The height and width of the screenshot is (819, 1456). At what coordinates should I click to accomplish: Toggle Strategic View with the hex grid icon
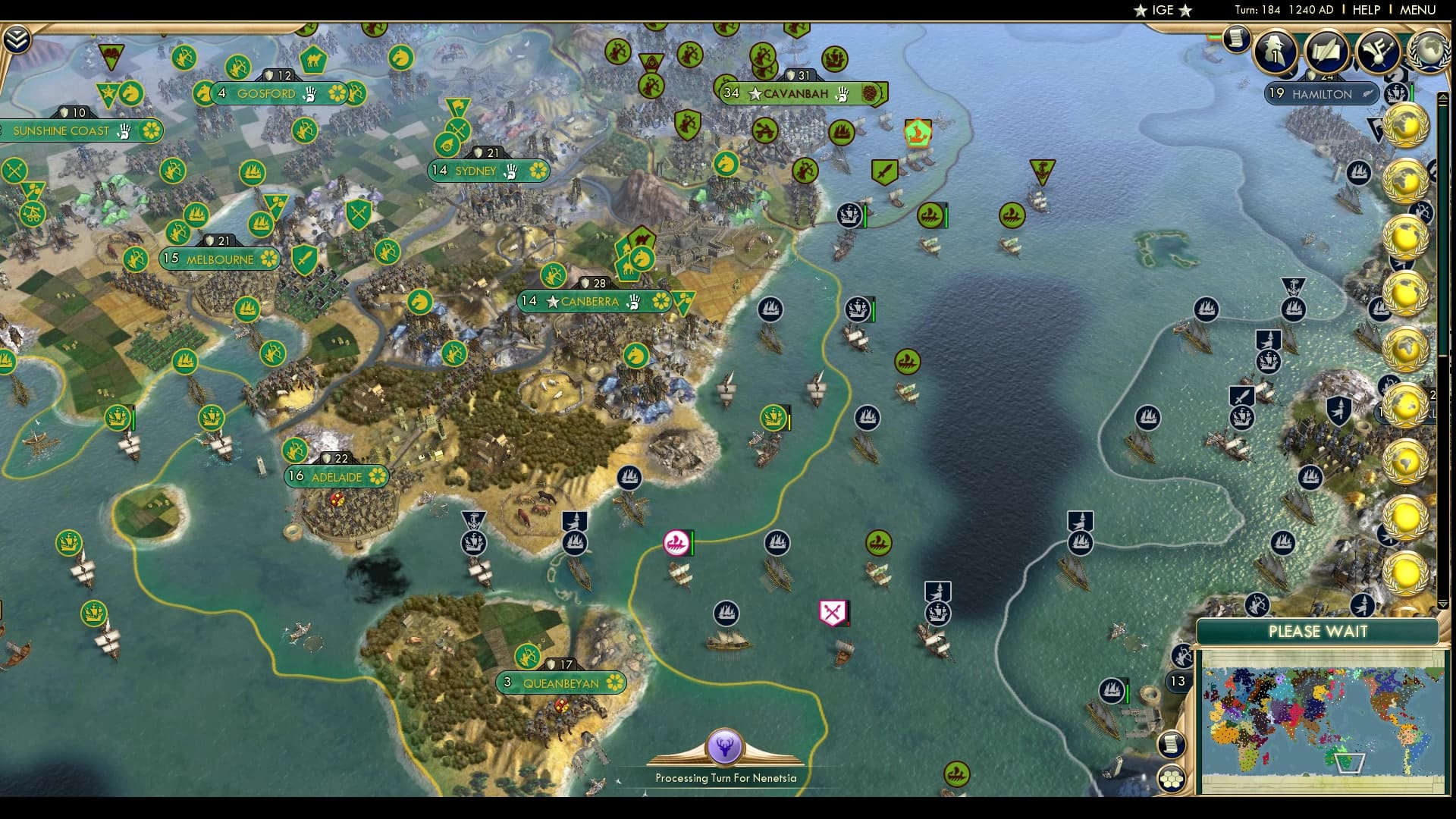[1173, 777]
